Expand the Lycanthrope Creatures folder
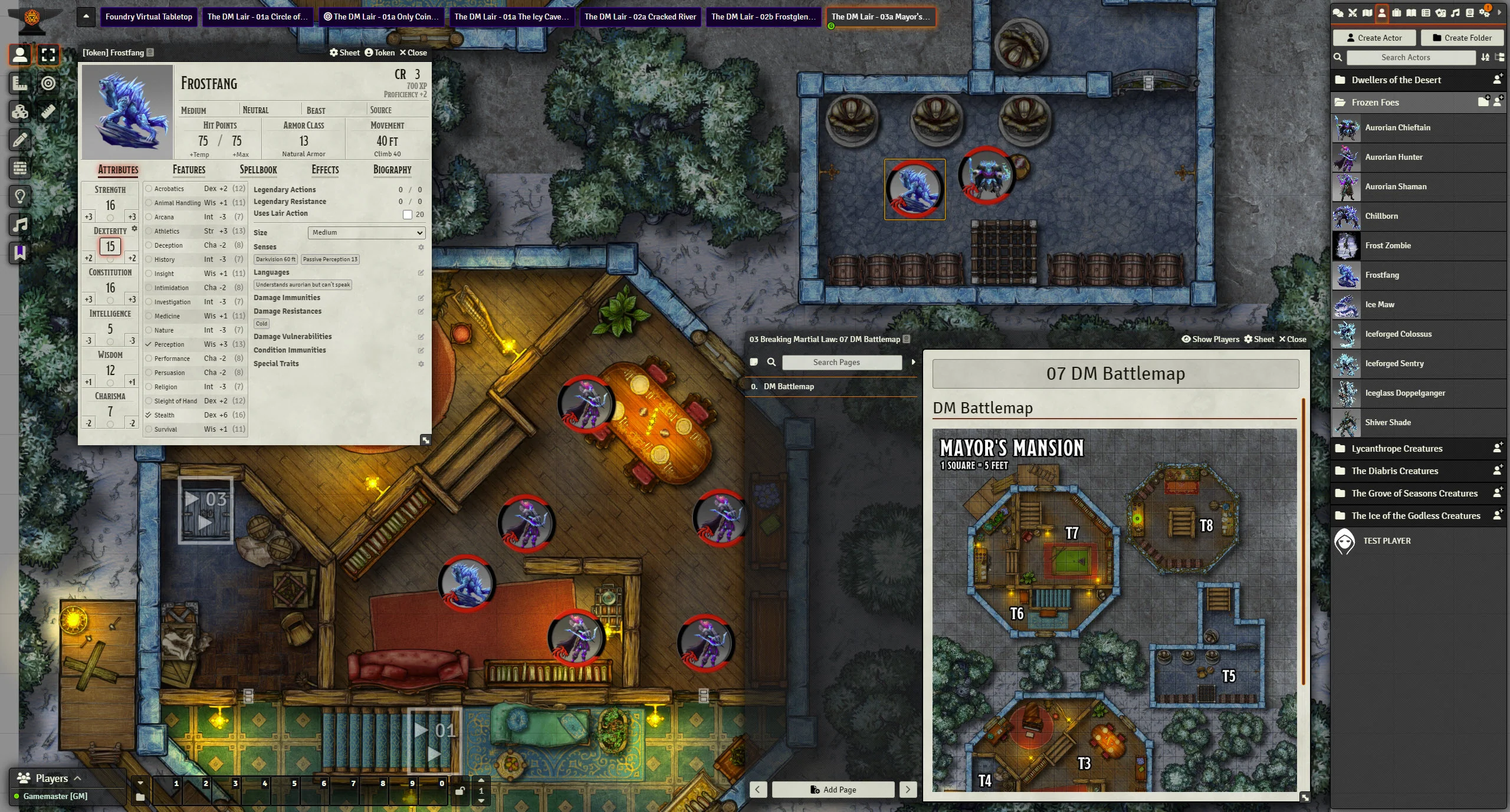The height and width of the screenshot is (812, 1510). click(x=1397, y=449)
